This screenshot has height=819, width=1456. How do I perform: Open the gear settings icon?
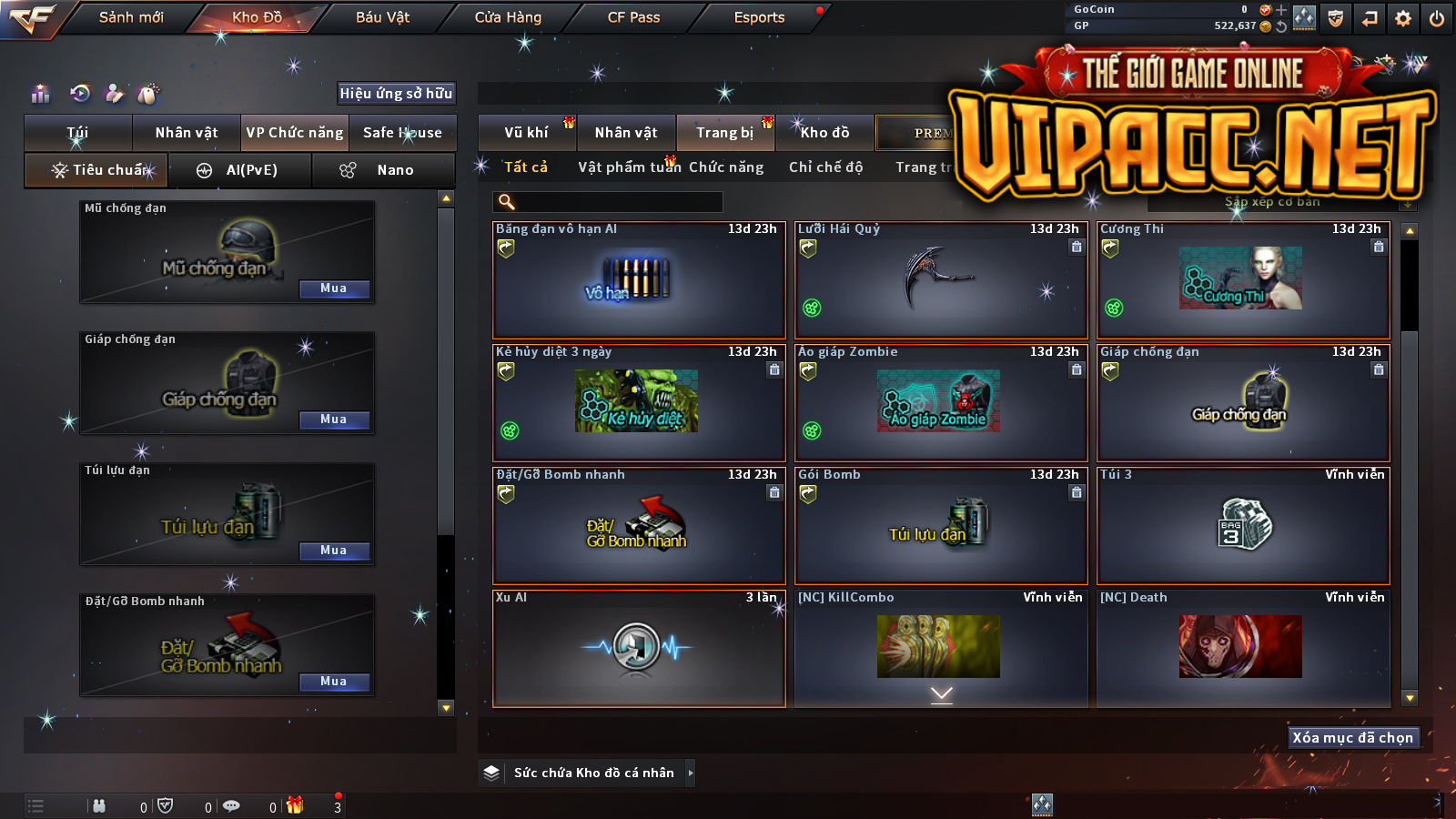pos(1403,18)
